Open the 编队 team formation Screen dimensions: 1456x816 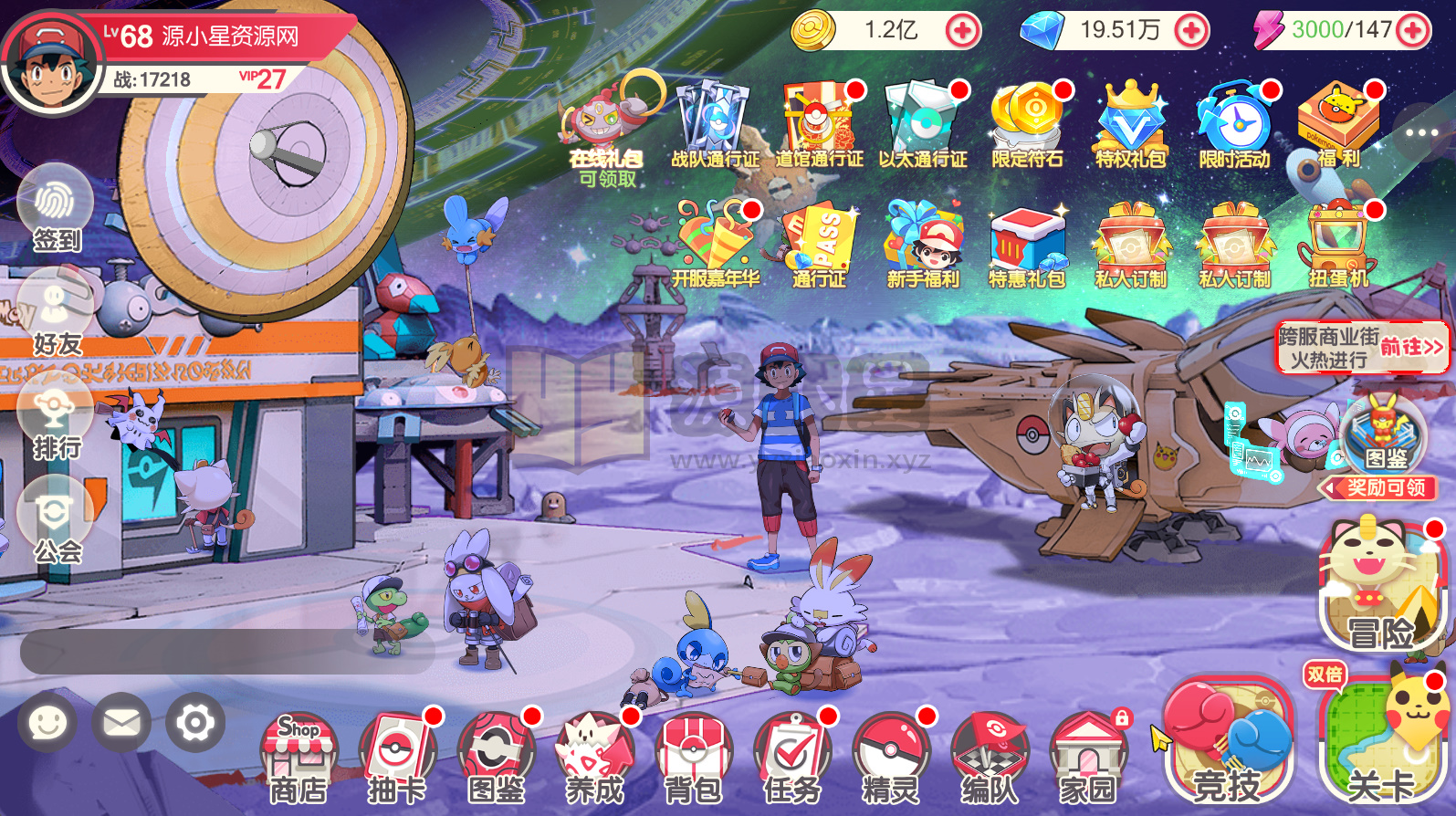[x=989, y=759]
